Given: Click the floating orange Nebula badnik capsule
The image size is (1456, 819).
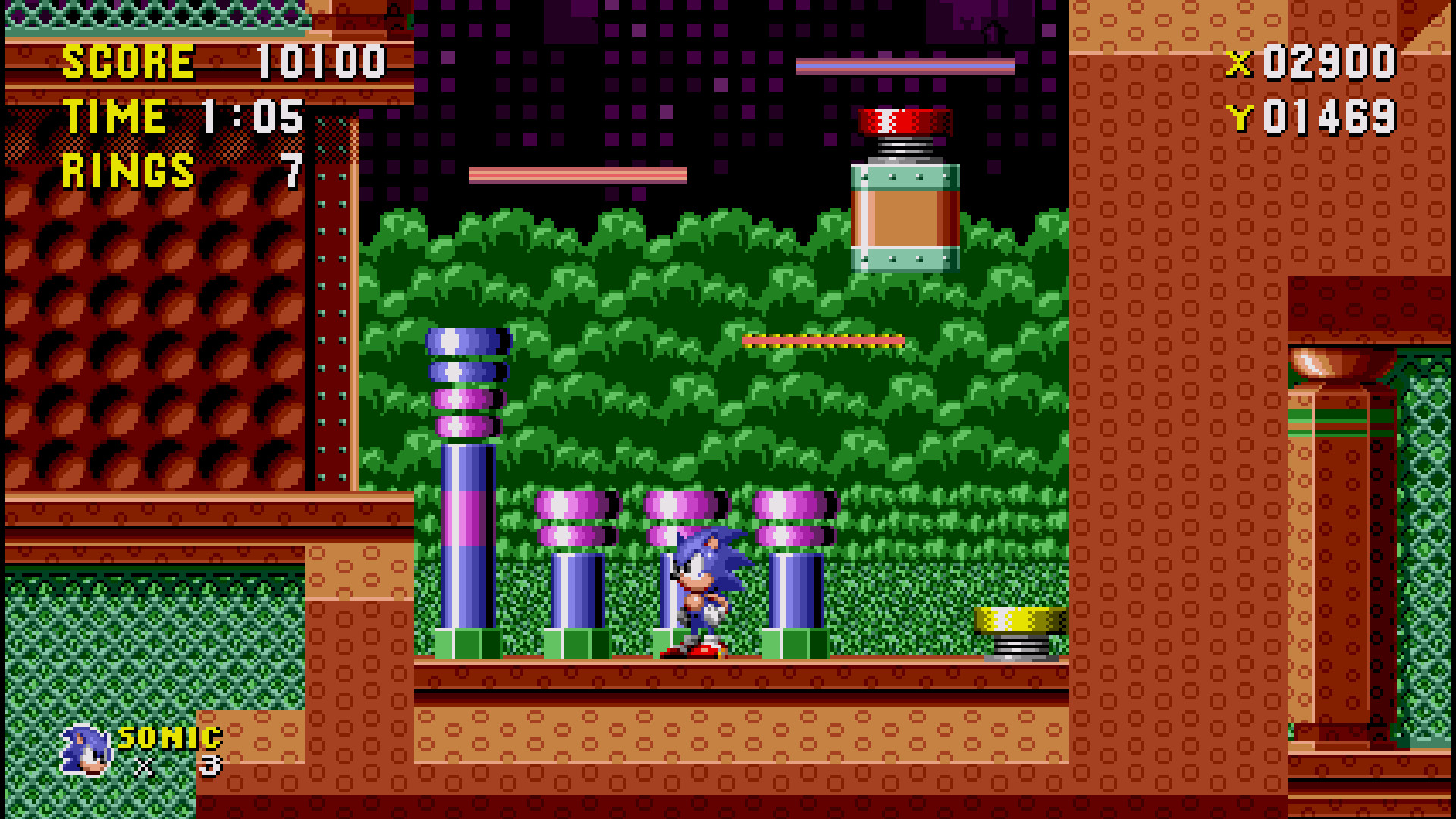Looking at the screenshot, I should point(906,220).
